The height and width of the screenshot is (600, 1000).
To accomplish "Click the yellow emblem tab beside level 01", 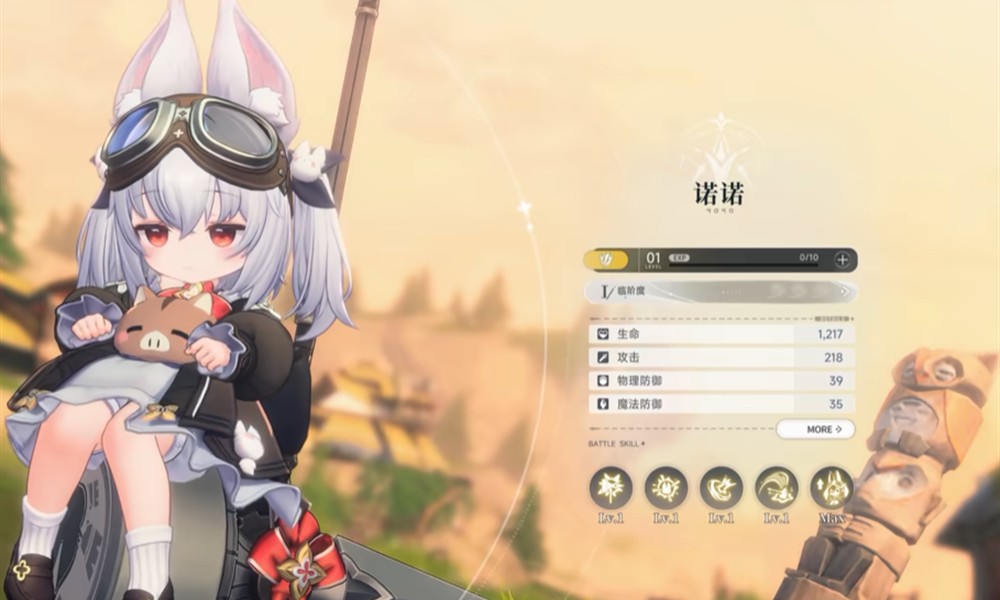I will tap(606, 260).
